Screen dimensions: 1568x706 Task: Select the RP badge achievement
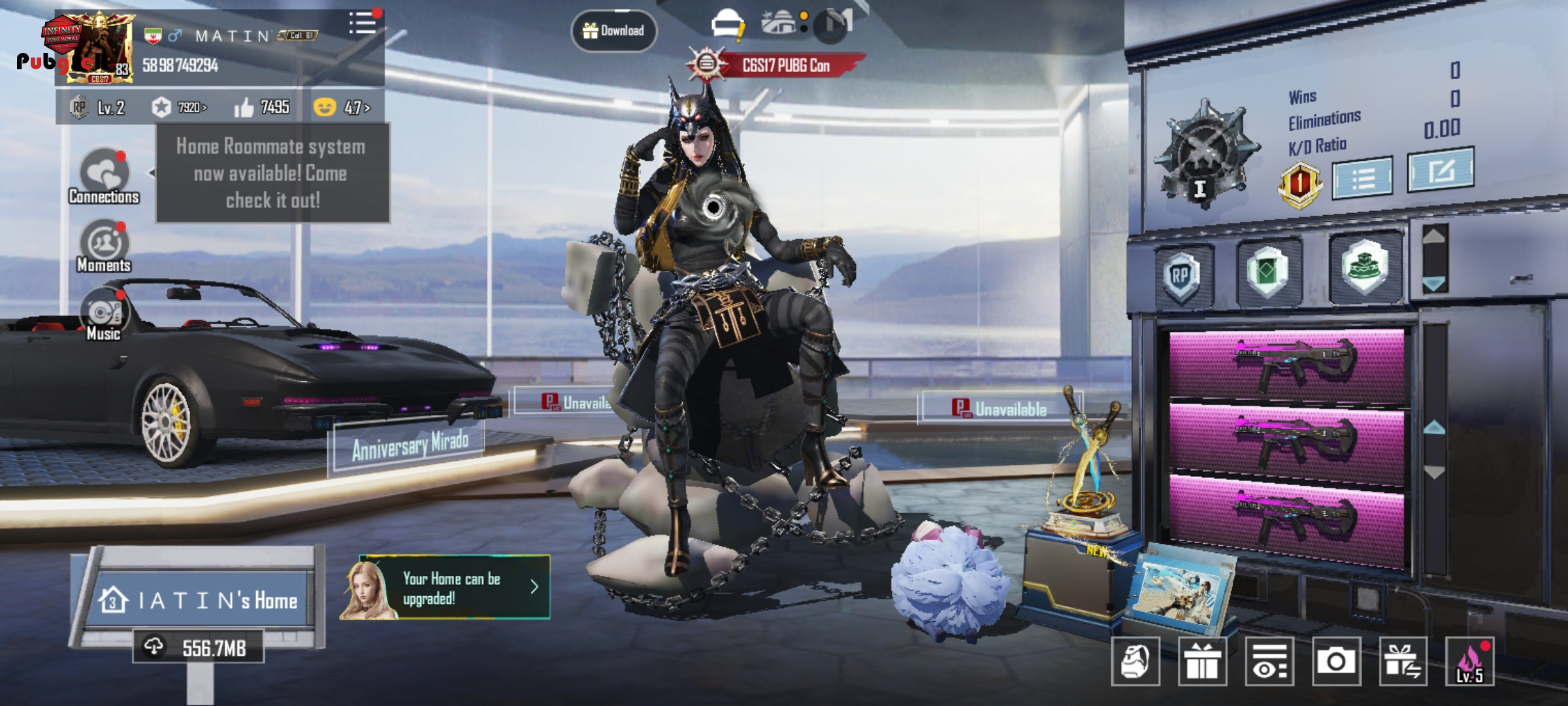1181,276
